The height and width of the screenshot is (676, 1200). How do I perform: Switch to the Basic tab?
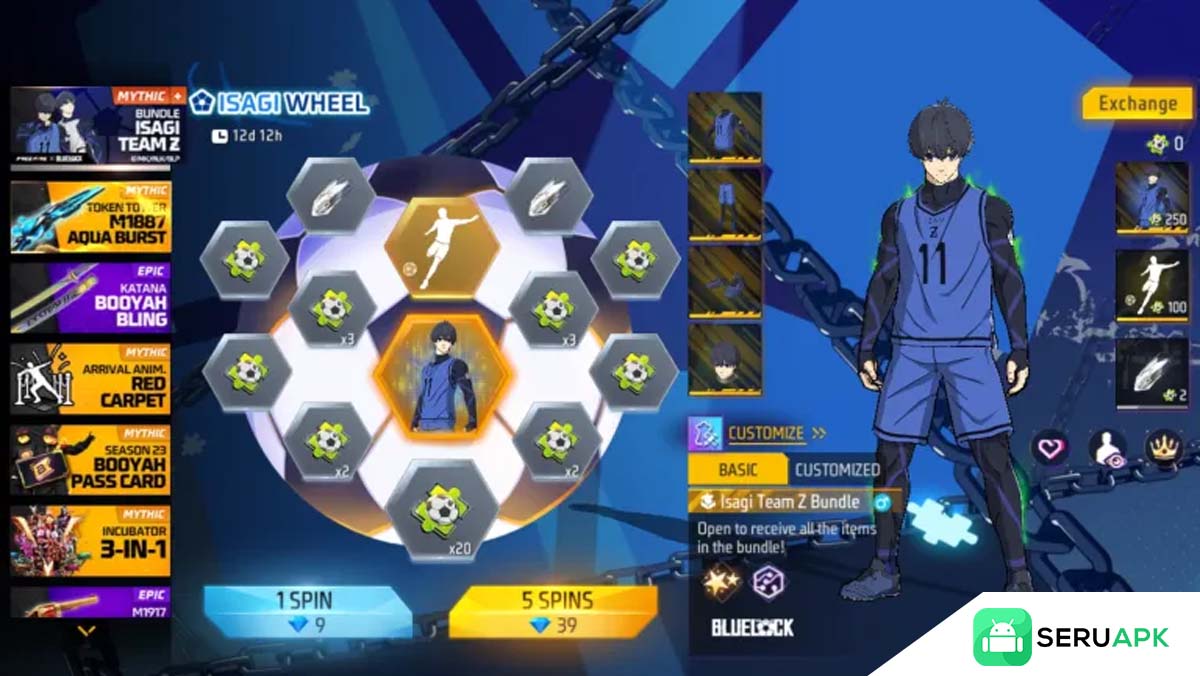[x=738, y=469]
